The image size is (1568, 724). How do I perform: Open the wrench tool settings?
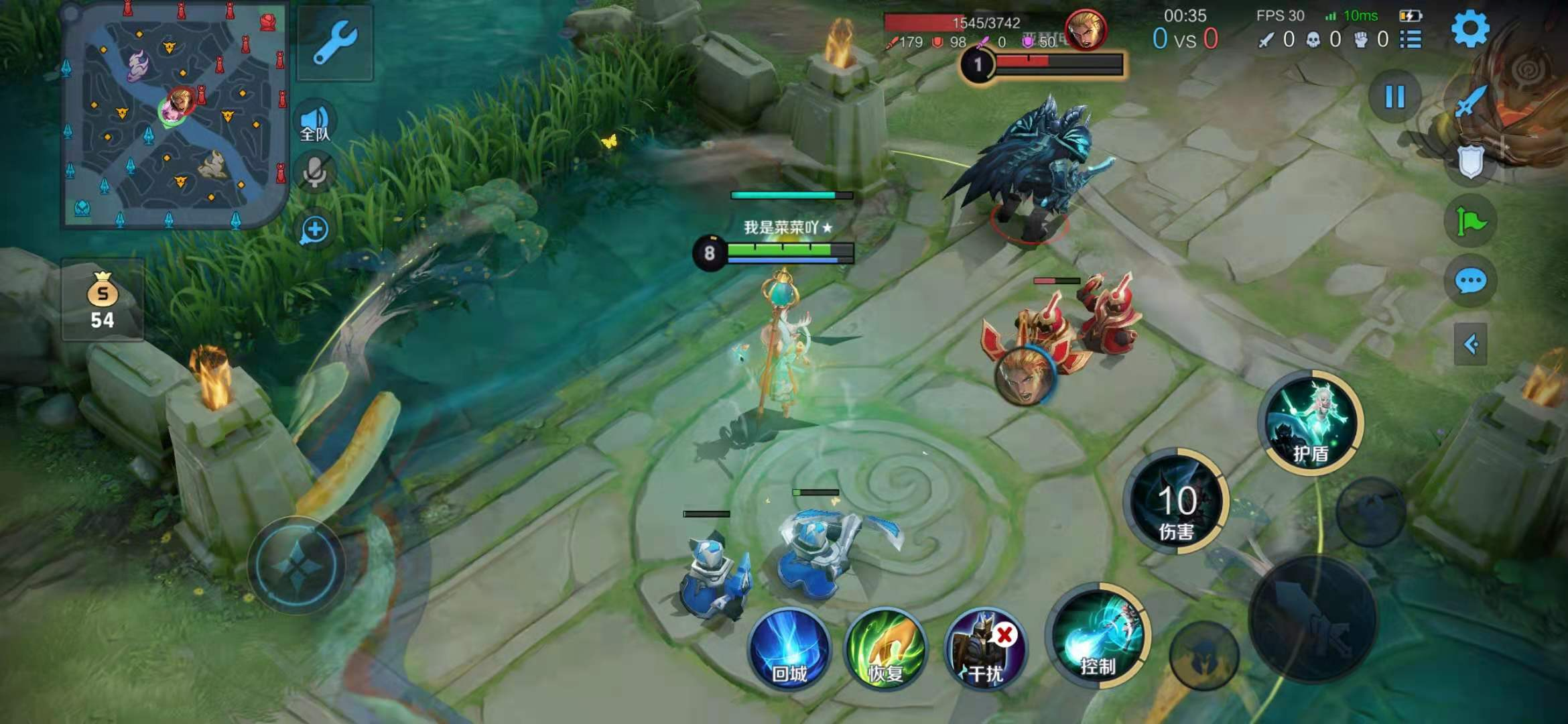pyautogui.click(x=334, y=43)
